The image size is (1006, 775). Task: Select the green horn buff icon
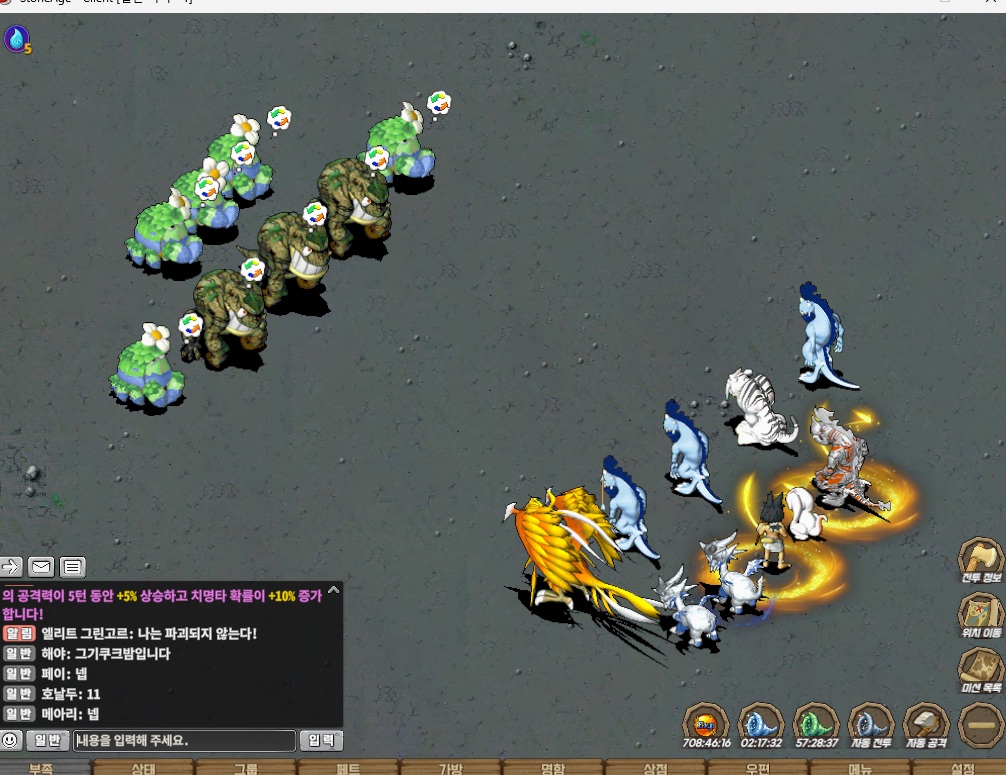point(815,722)
